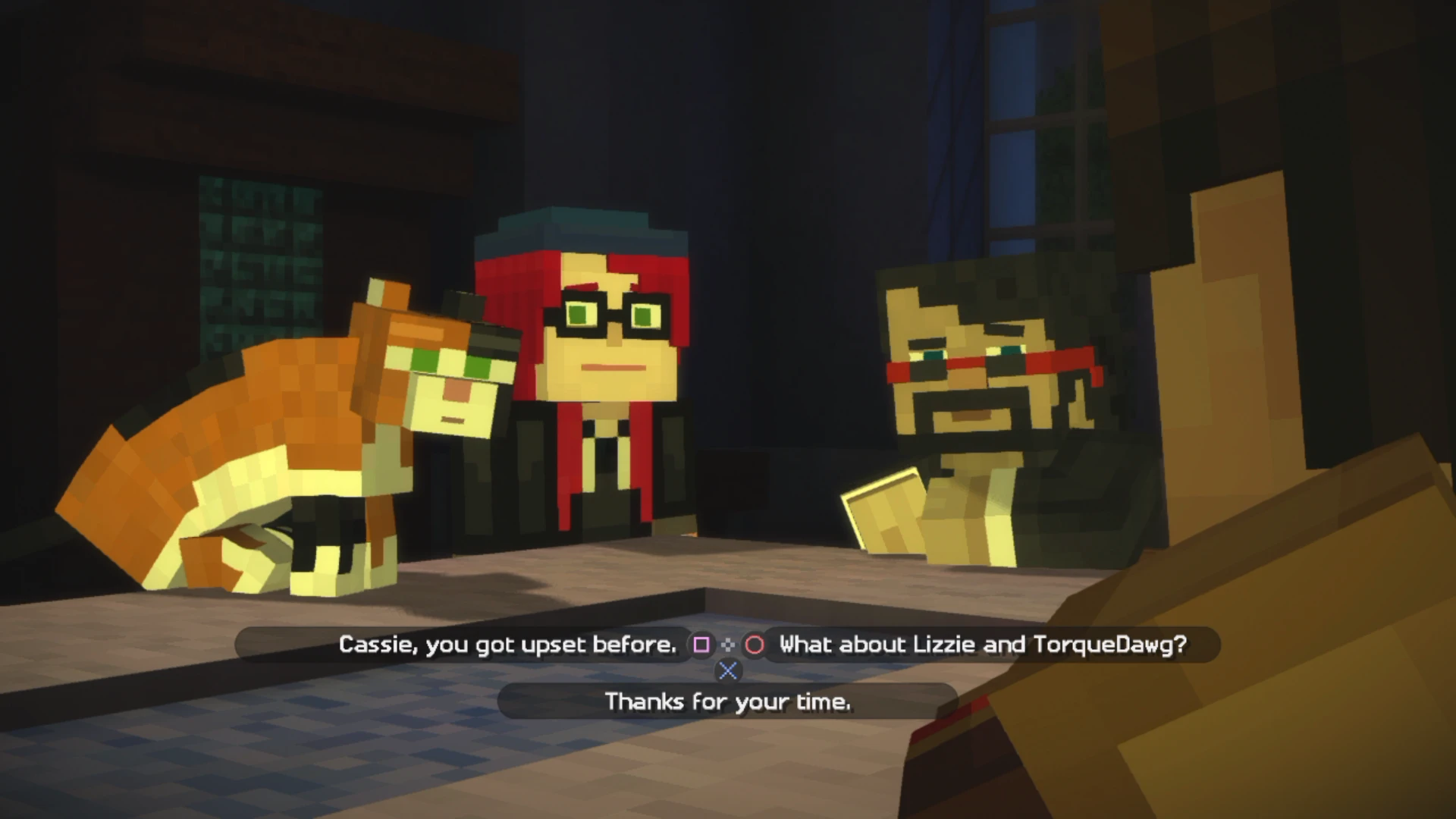Click the X button prompt icon
Viewport: 1456px width, 819px height.
pos(727,671)
